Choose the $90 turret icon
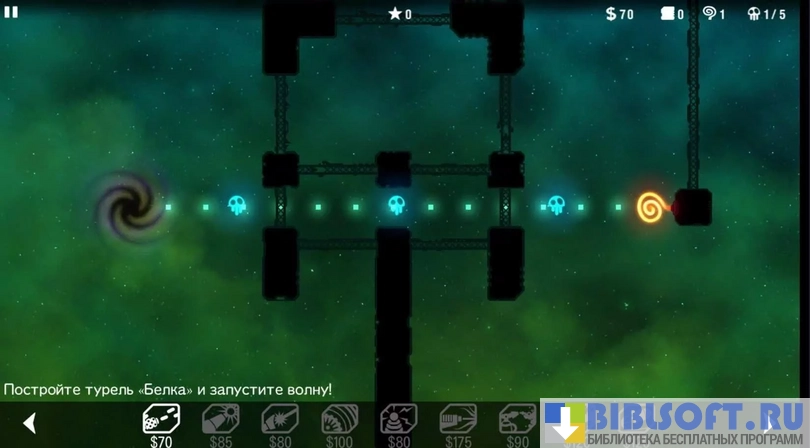This screenshot has width=810, height=448. coord(517,419)
